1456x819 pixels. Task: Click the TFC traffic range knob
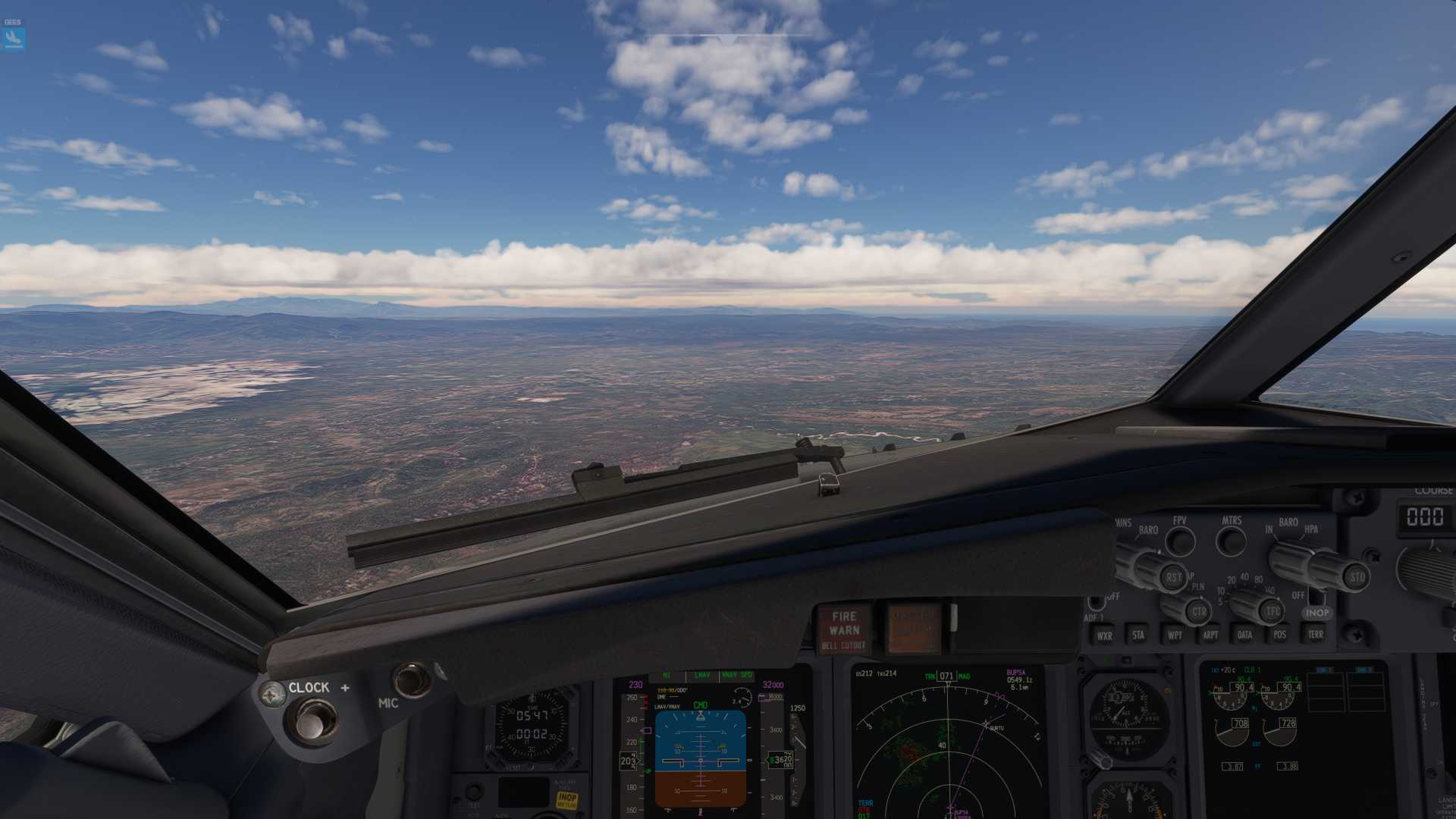[1272, 611]
